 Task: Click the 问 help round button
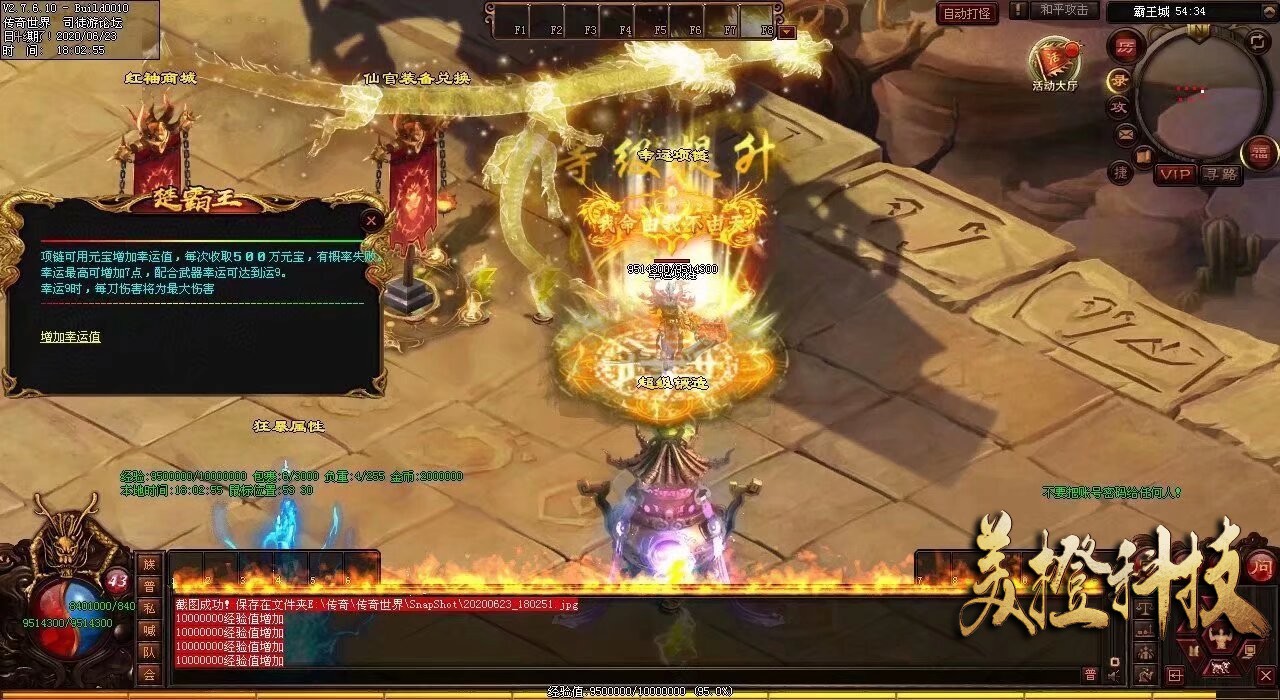click(1262, 565)
